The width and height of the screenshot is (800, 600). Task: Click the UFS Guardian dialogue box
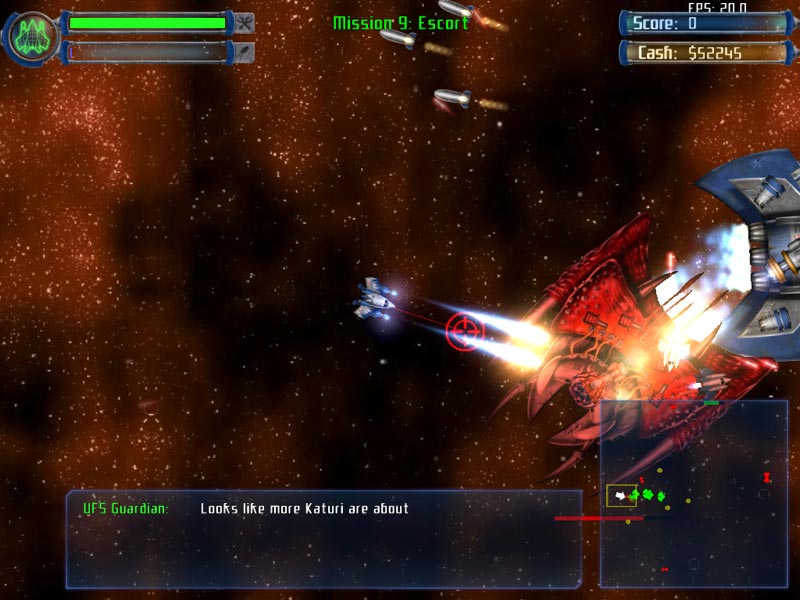[x=324, y=538]
